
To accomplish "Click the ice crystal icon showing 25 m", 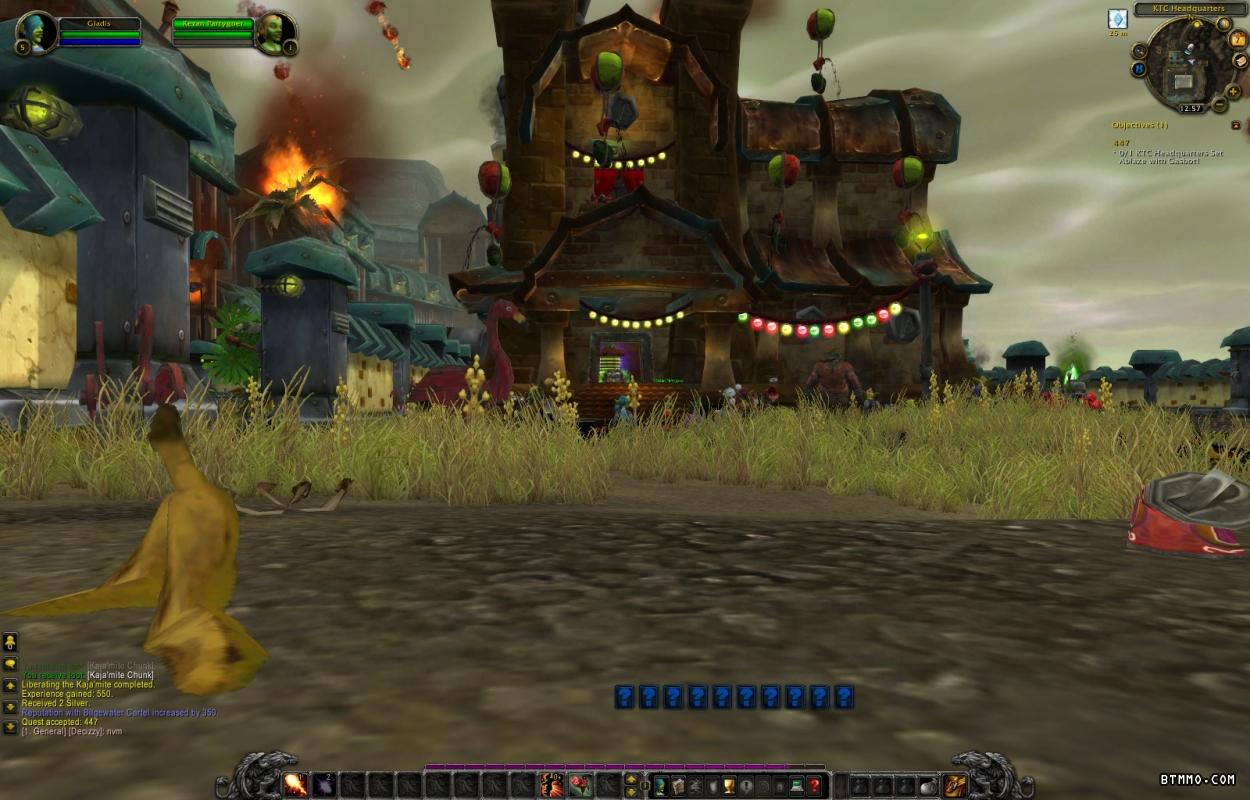I will (x=1117, y=19).
